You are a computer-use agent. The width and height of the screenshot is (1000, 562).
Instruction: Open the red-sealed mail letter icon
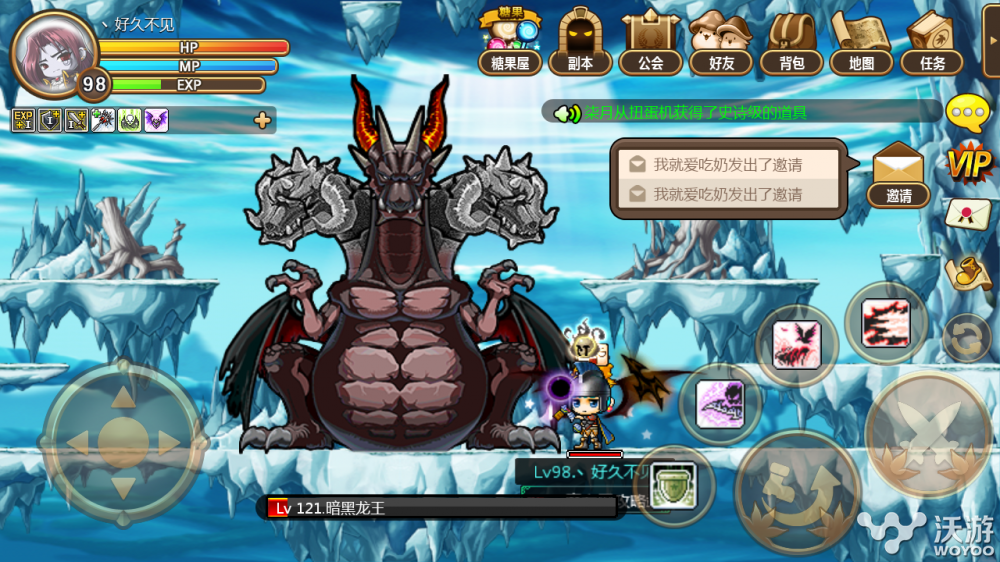967,214
